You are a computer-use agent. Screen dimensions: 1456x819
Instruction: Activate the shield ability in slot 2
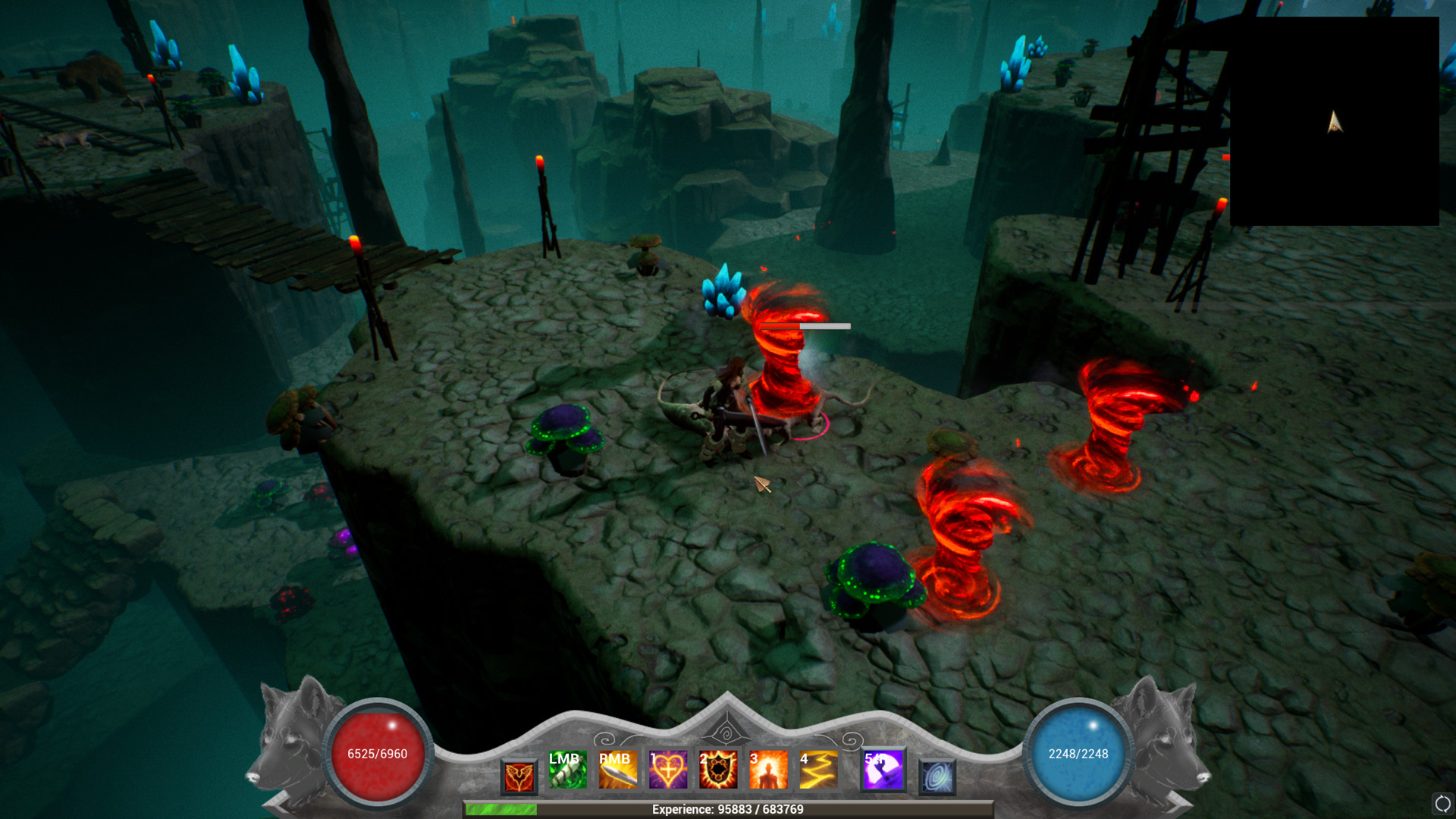(720, 770)
